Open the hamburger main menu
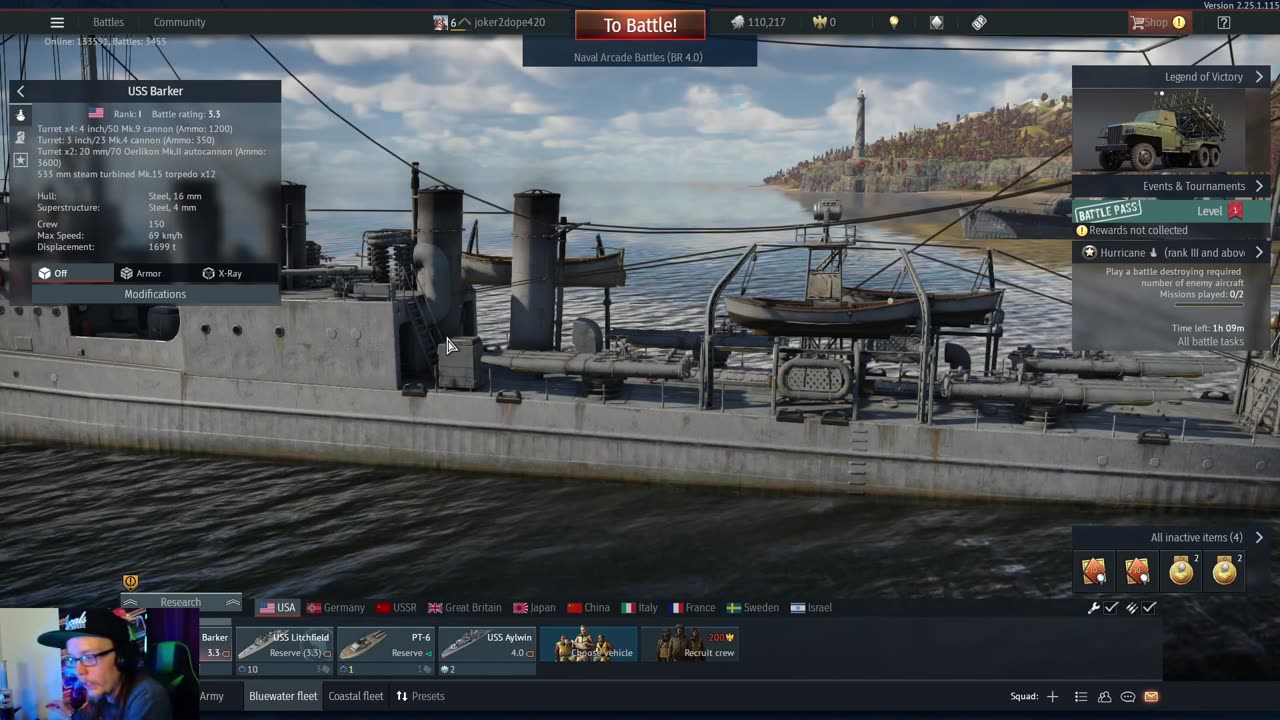The image size is (1280, 720). [x=57, y=22]
